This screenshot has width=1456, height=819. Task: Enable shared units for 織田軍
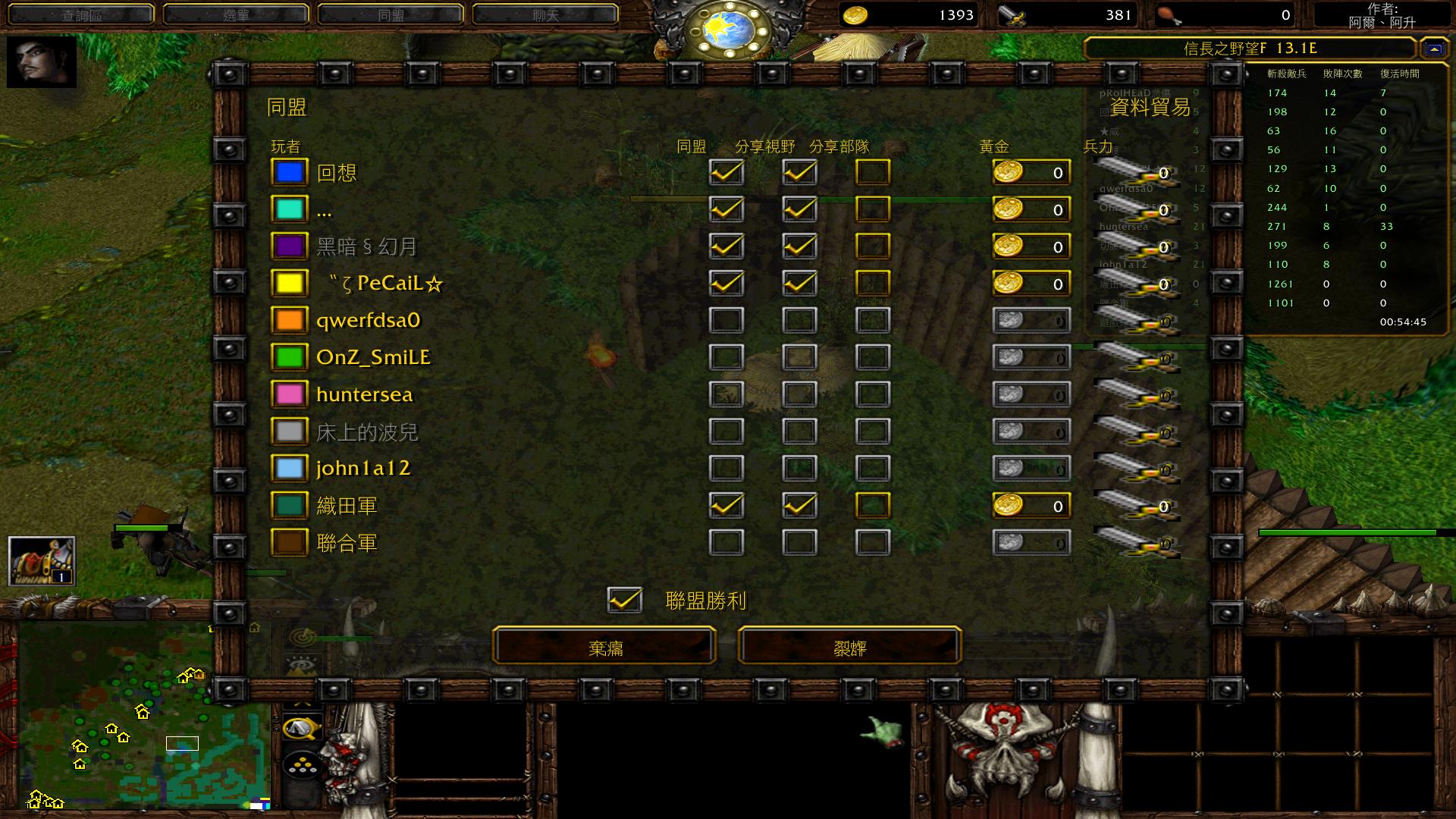coord(872,506)
